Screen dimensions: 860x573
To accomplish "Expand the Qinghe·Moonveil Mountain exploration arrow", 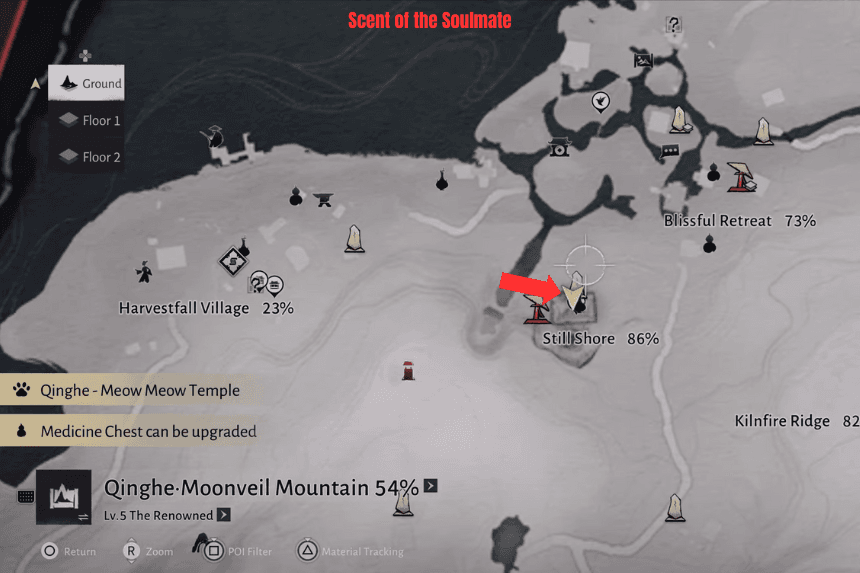I will pos(431,486).
